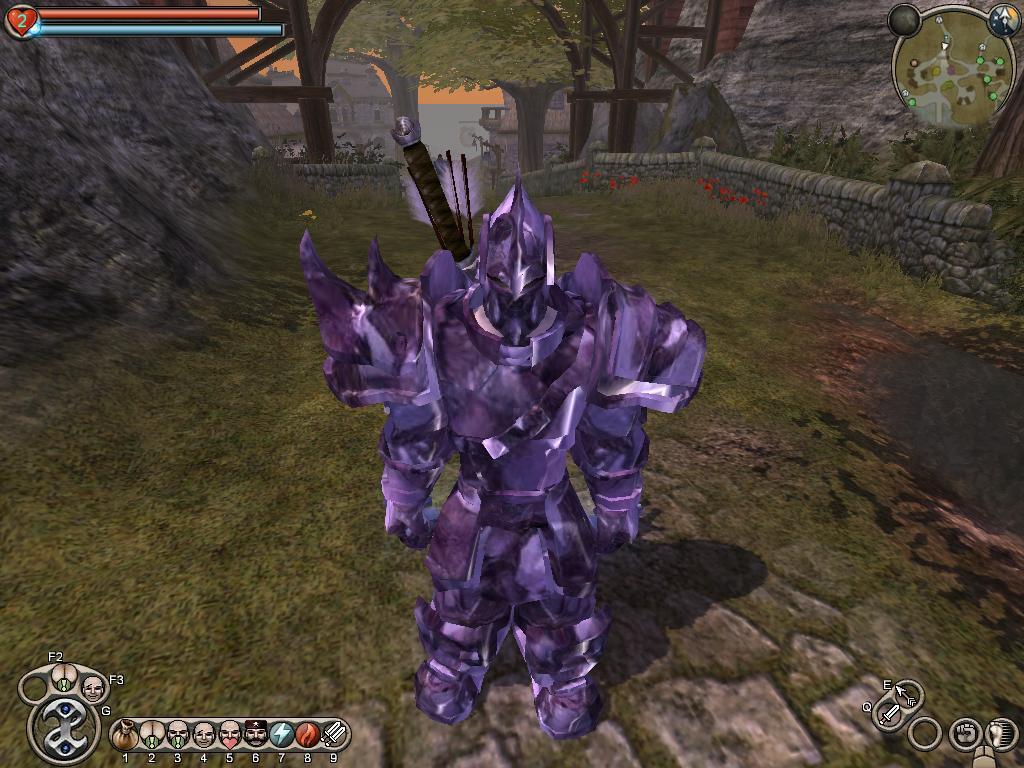Image resolution: width=1024 pixels, height=768 pixels.
Task: Use the fart expression in hotbar slot 2
Action: [152, 735]
